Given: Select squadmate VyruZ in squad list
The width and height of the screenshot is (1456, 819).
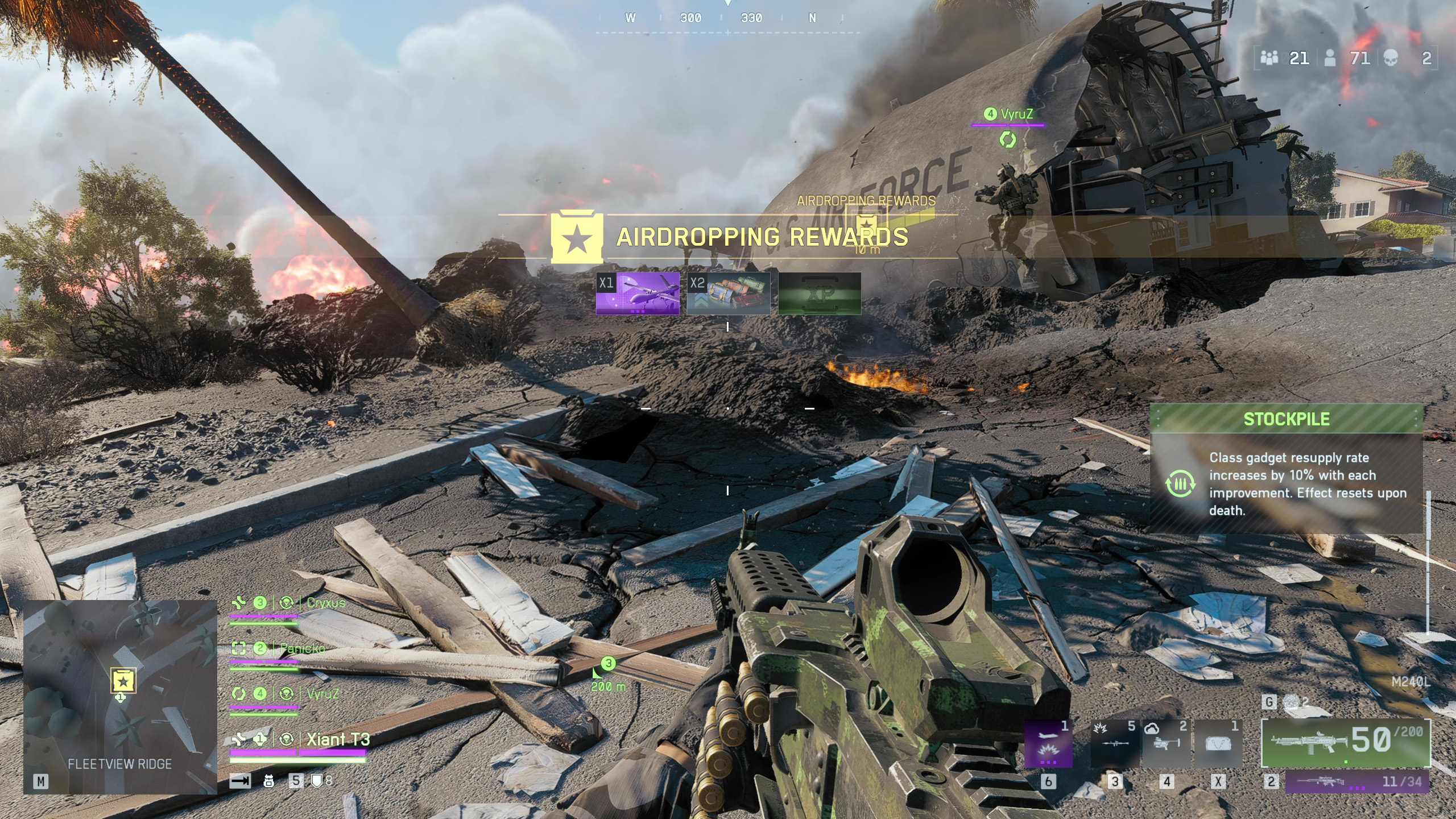Looking at the screenshot, I should [322, 694].
